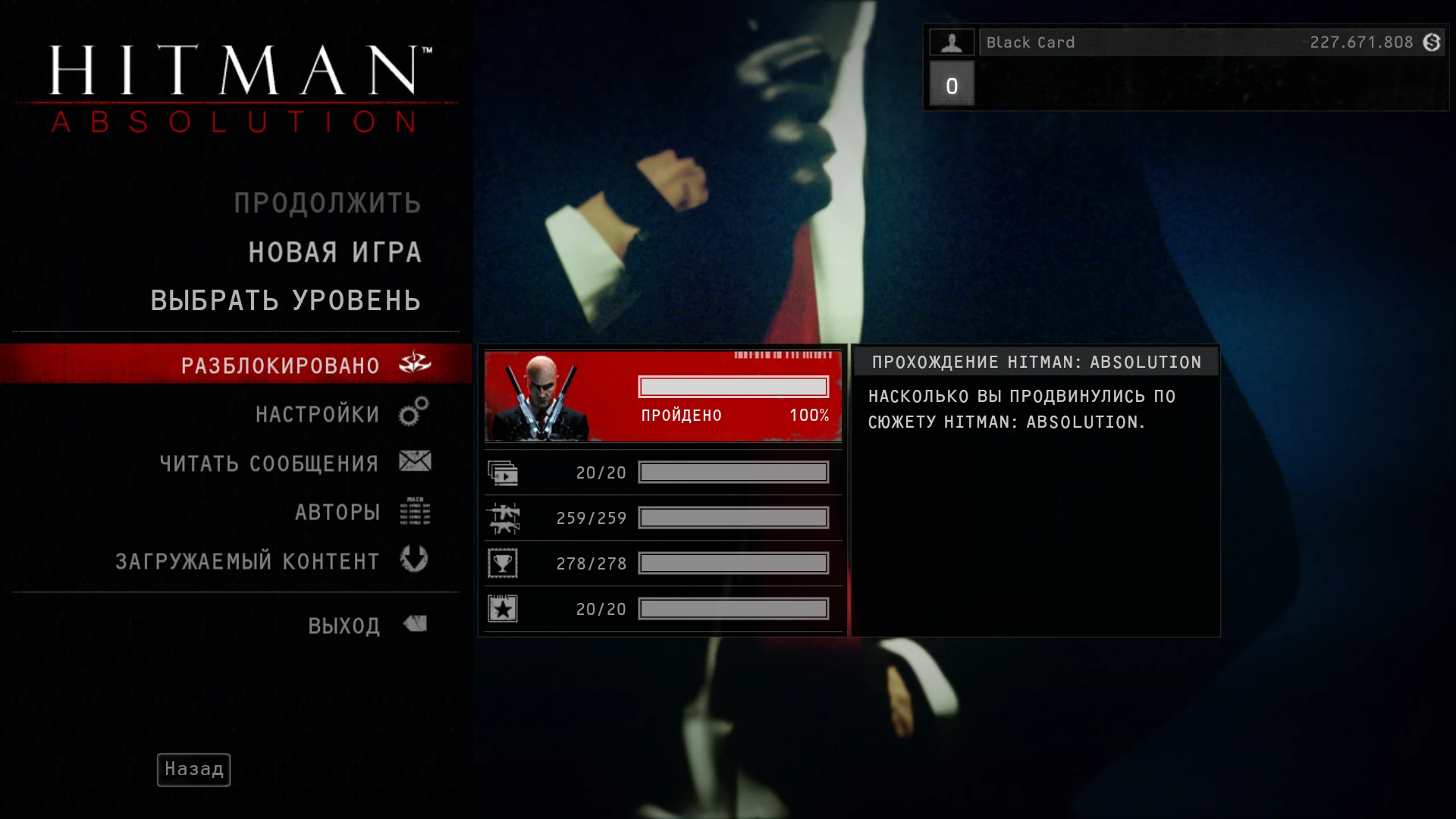Click the credits scroll icon beside АВТОРЫ

(x=414, y=511)
